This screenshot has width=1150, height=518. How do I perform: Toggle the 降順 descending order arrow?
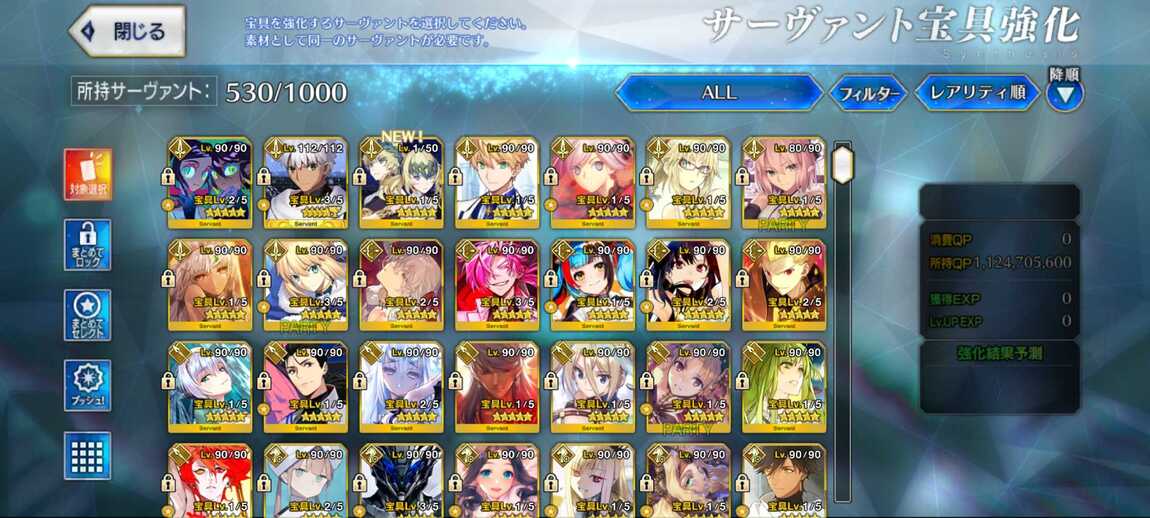pyautogui.click(x=1064, y=94)
